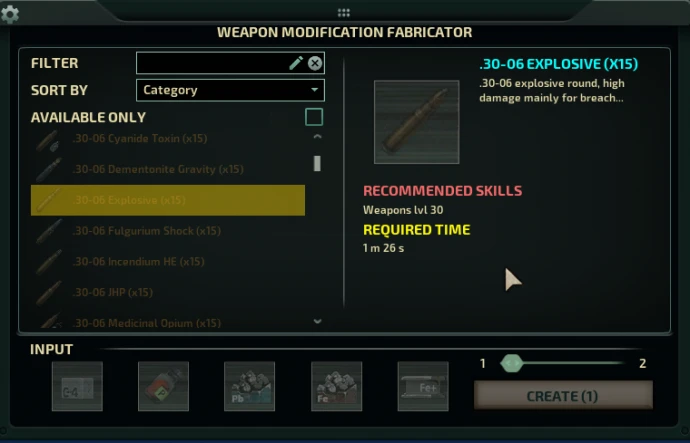Open the gear settings icon
The image size is (690, 443).
coord(11,14)
